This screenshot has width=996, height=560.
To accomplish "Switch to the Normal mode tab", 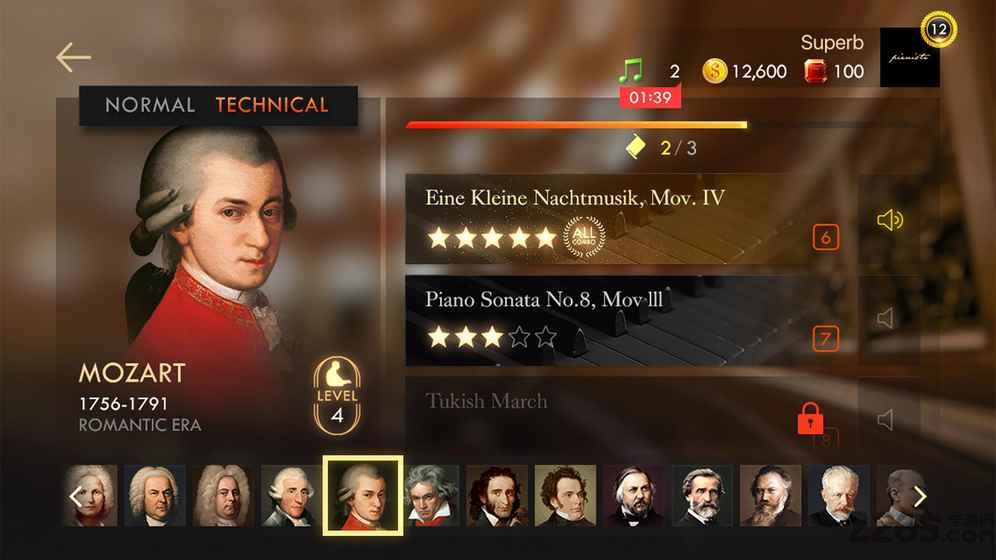I will [150, 105].
